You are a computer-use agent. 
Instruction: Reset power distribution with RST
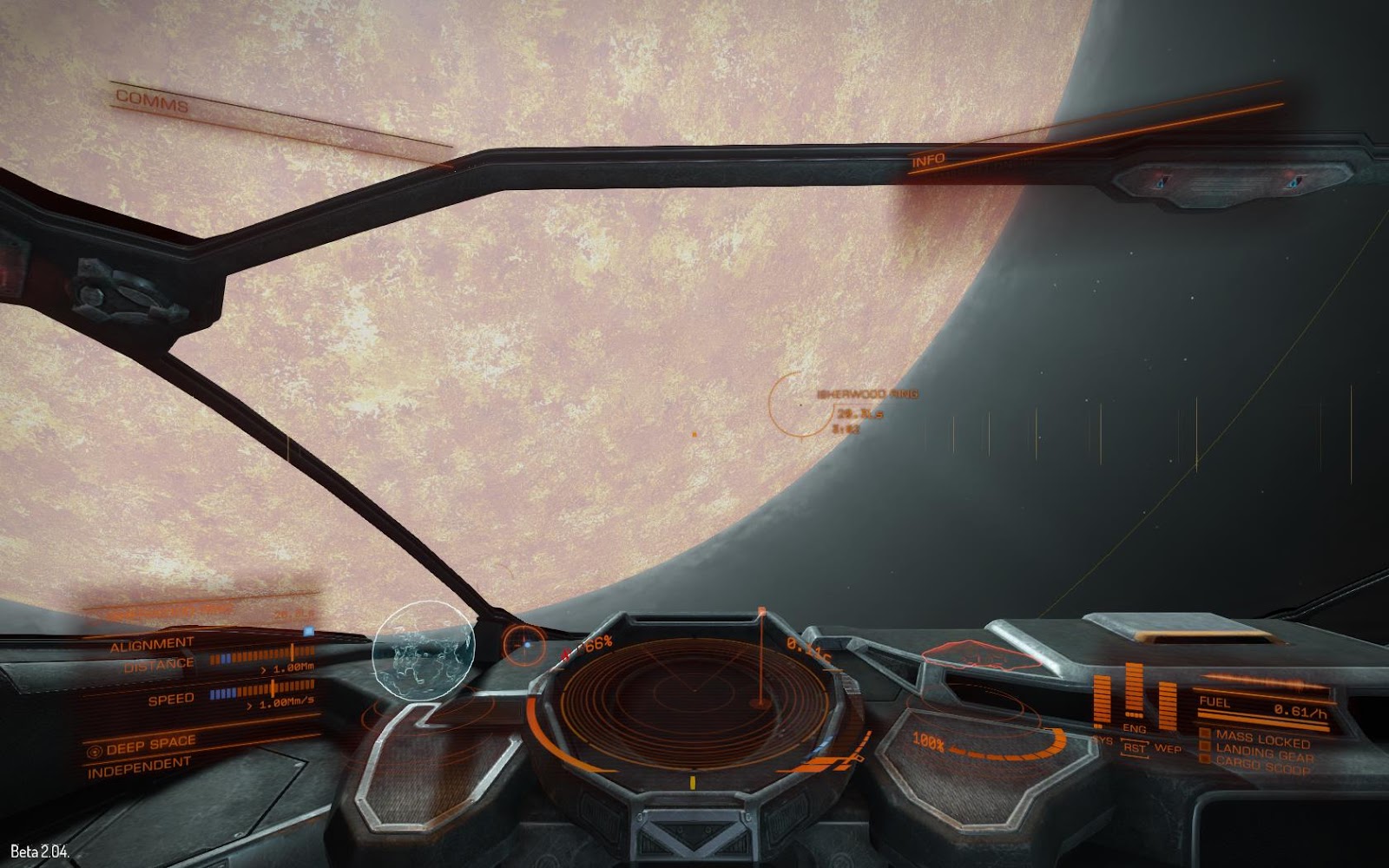click(x=1134, y=747)
